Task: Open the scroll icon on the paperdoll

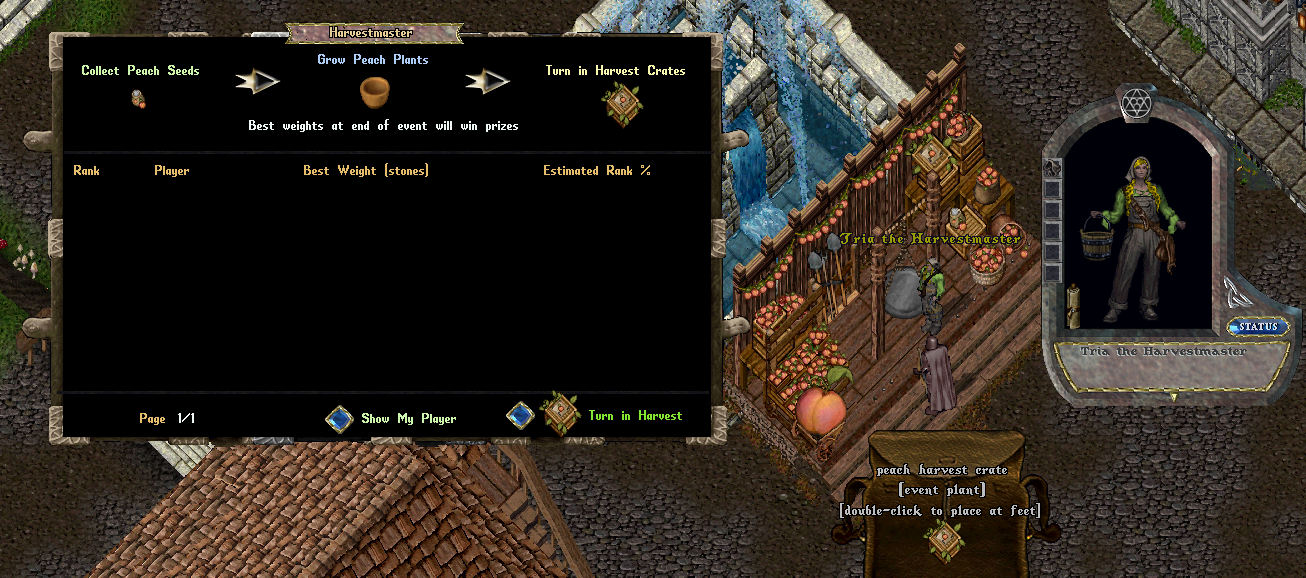Action: (x=1075, y=305)
